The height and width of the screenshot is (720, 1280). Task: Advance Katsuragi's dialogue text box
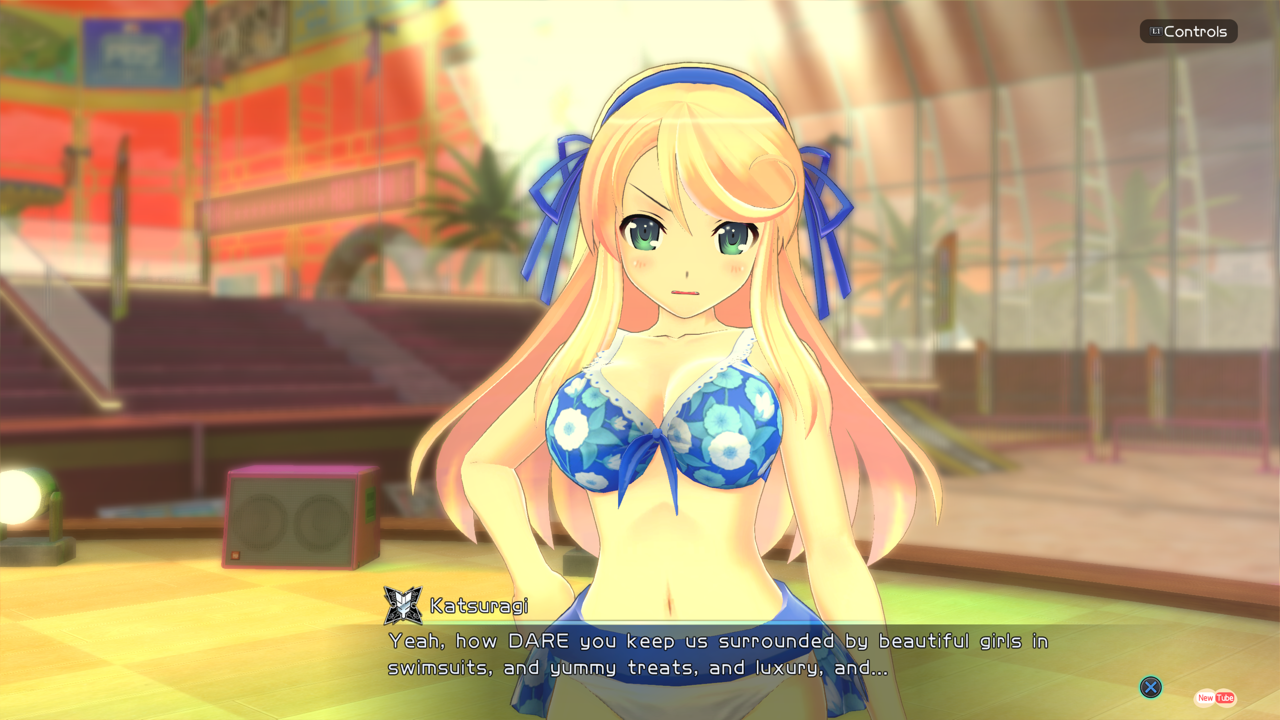1151,687
